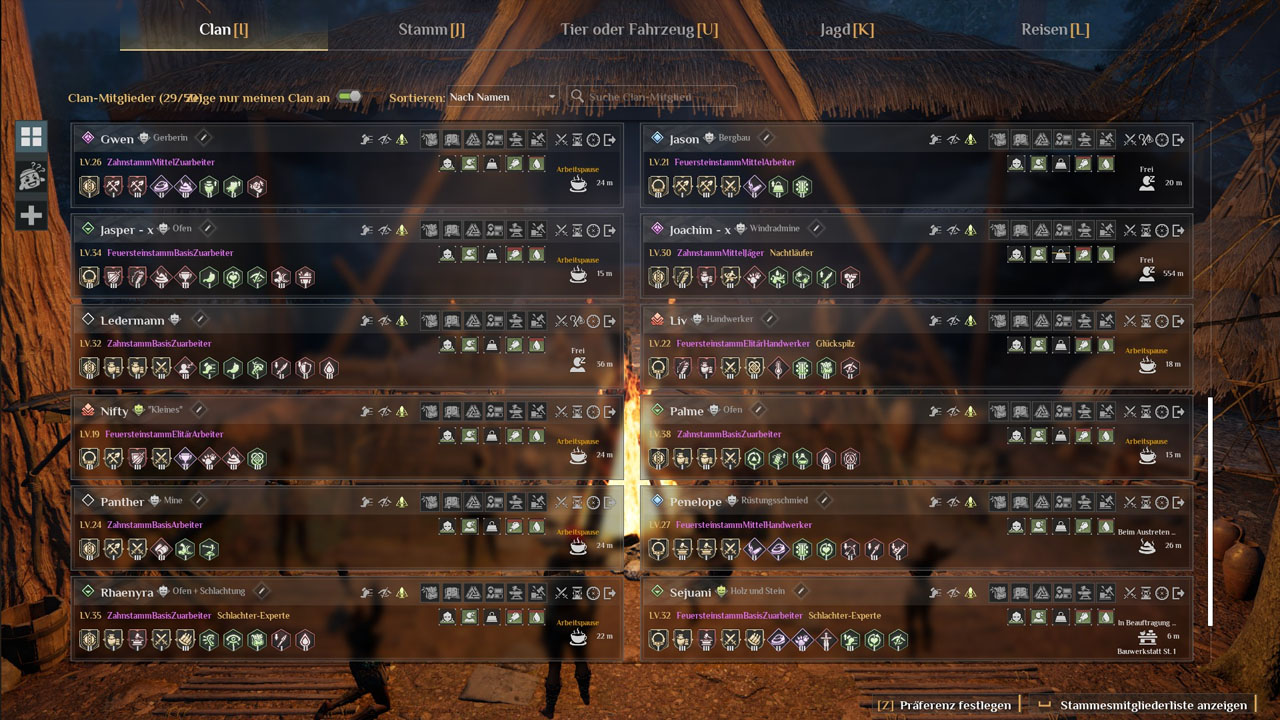Screen dimensions: 1280x720
Task: Go to the Reisen tab
Action: 1055,29
